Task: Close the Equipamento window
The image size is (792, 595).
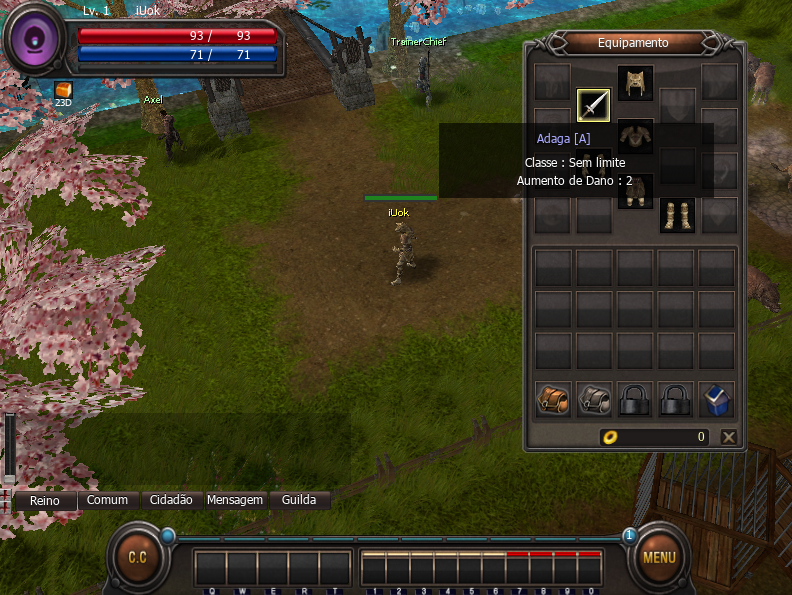Action: click(729, 437)
